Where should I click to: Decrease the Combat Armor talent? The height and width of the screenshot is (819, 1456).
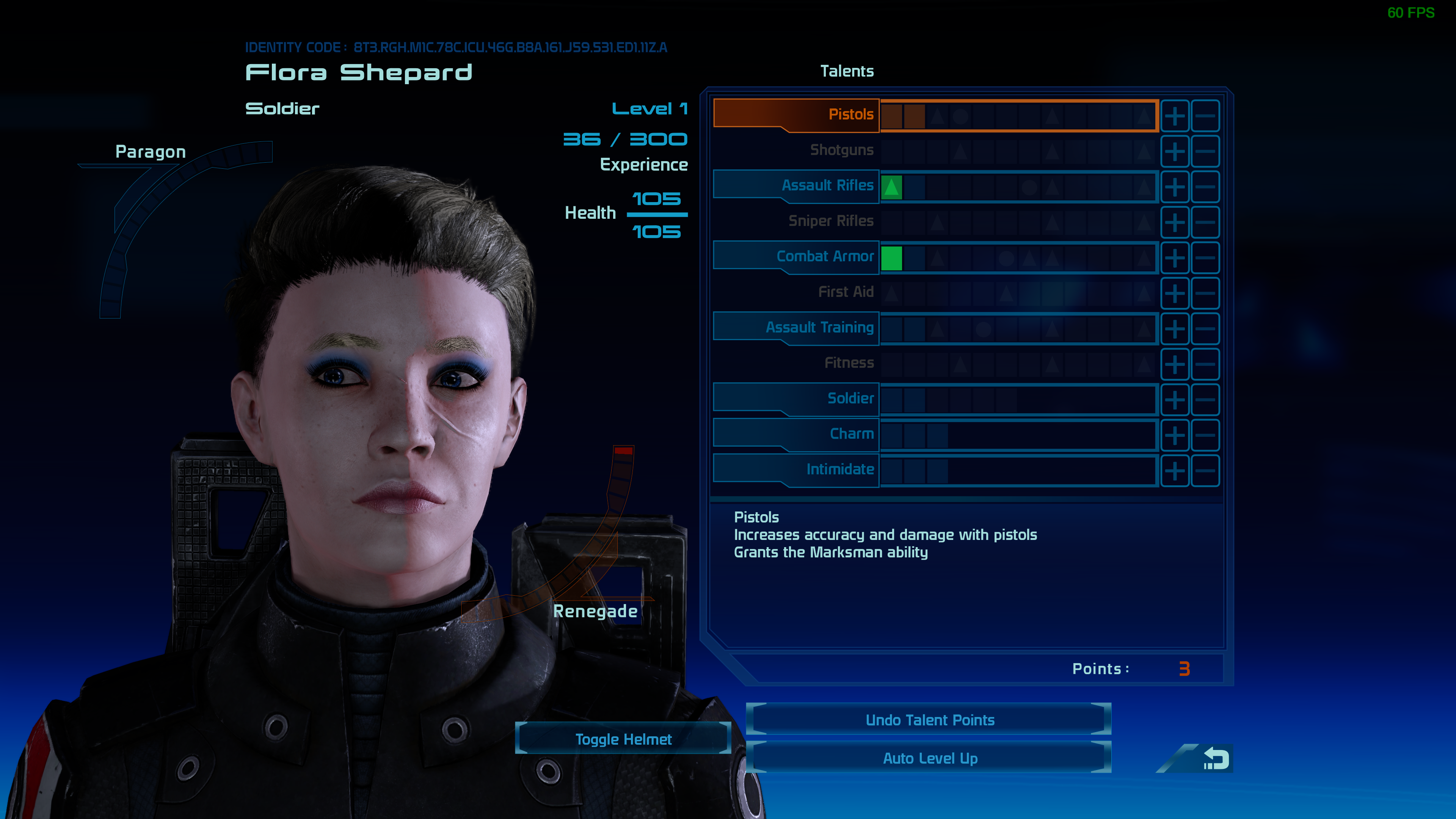[1205, 258]
